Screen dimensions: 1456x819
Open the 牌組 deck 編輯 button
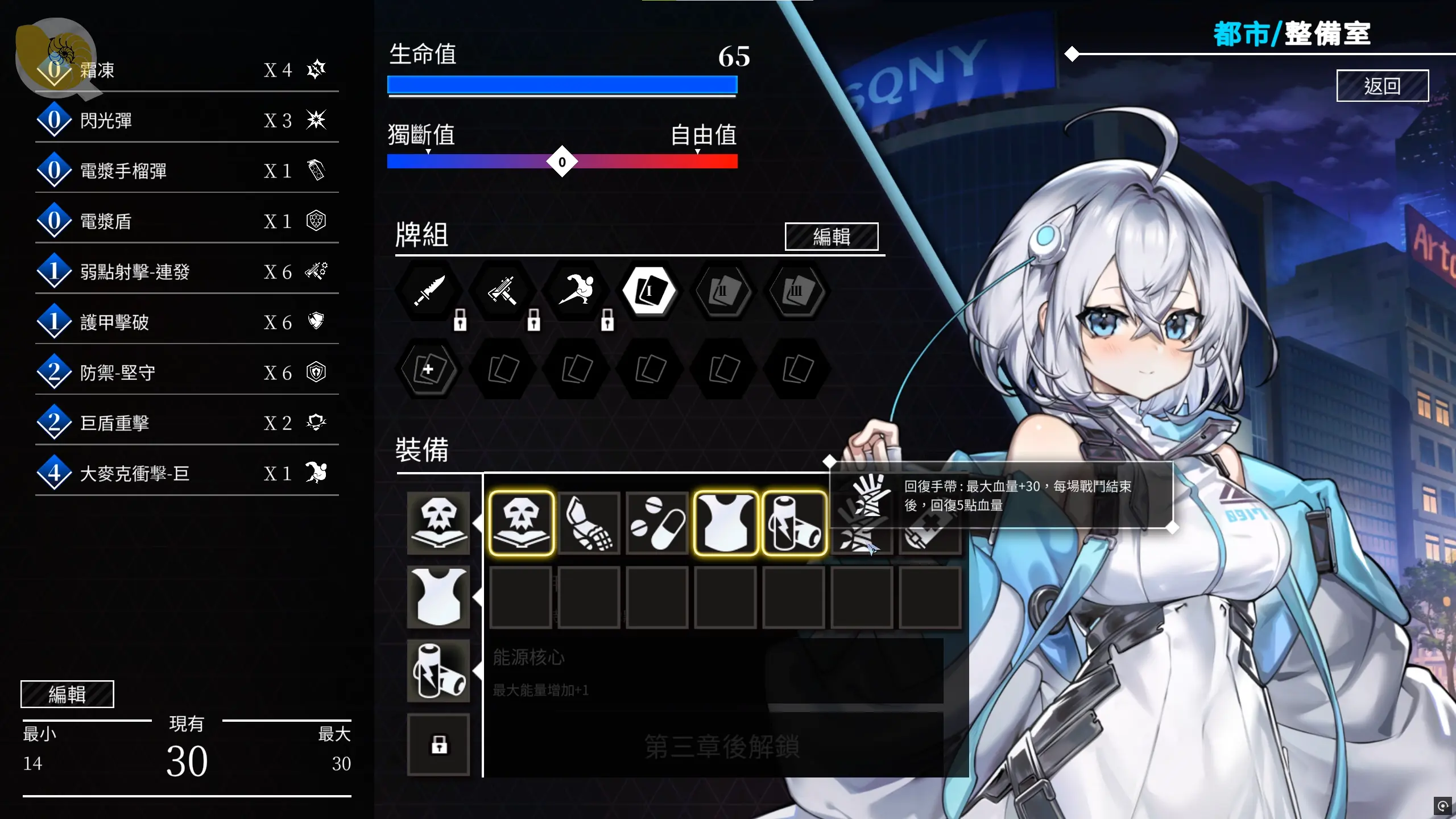tap(831, 237)
